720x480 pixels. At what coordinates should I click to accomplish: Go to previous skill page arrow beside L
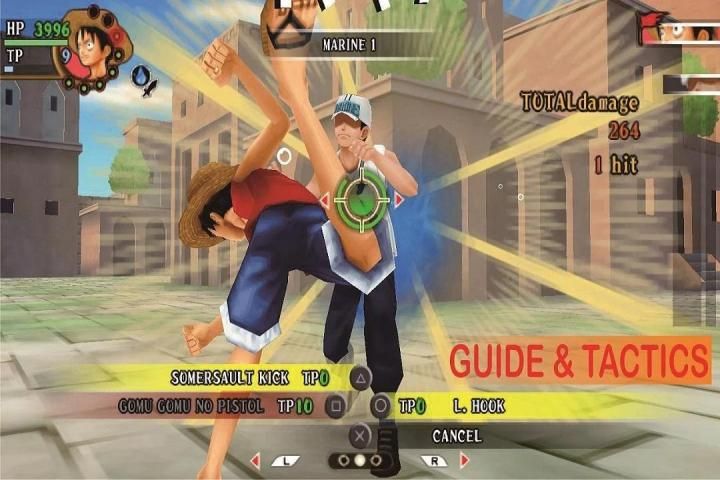point(255,461)
